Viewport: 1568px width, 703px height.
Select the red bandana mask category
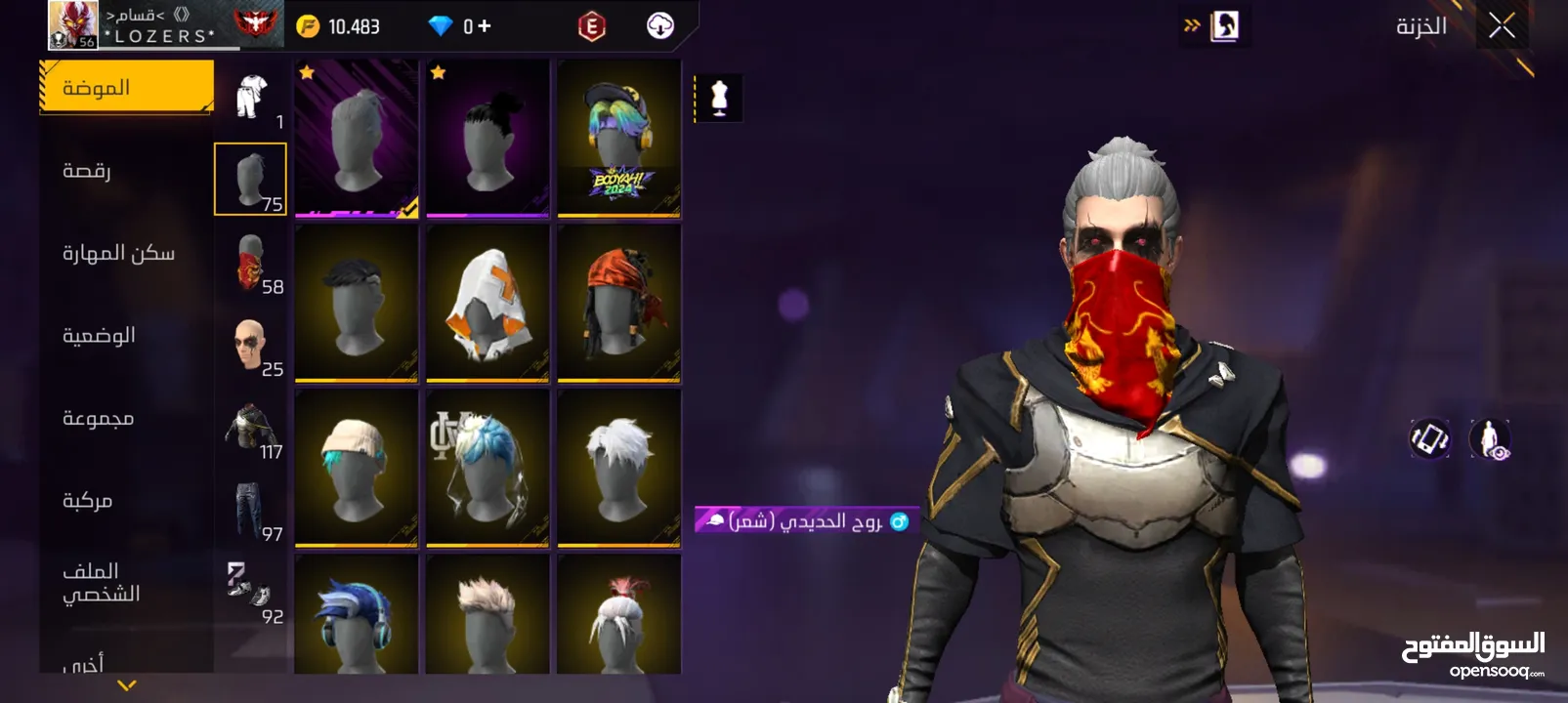[251, 263]
